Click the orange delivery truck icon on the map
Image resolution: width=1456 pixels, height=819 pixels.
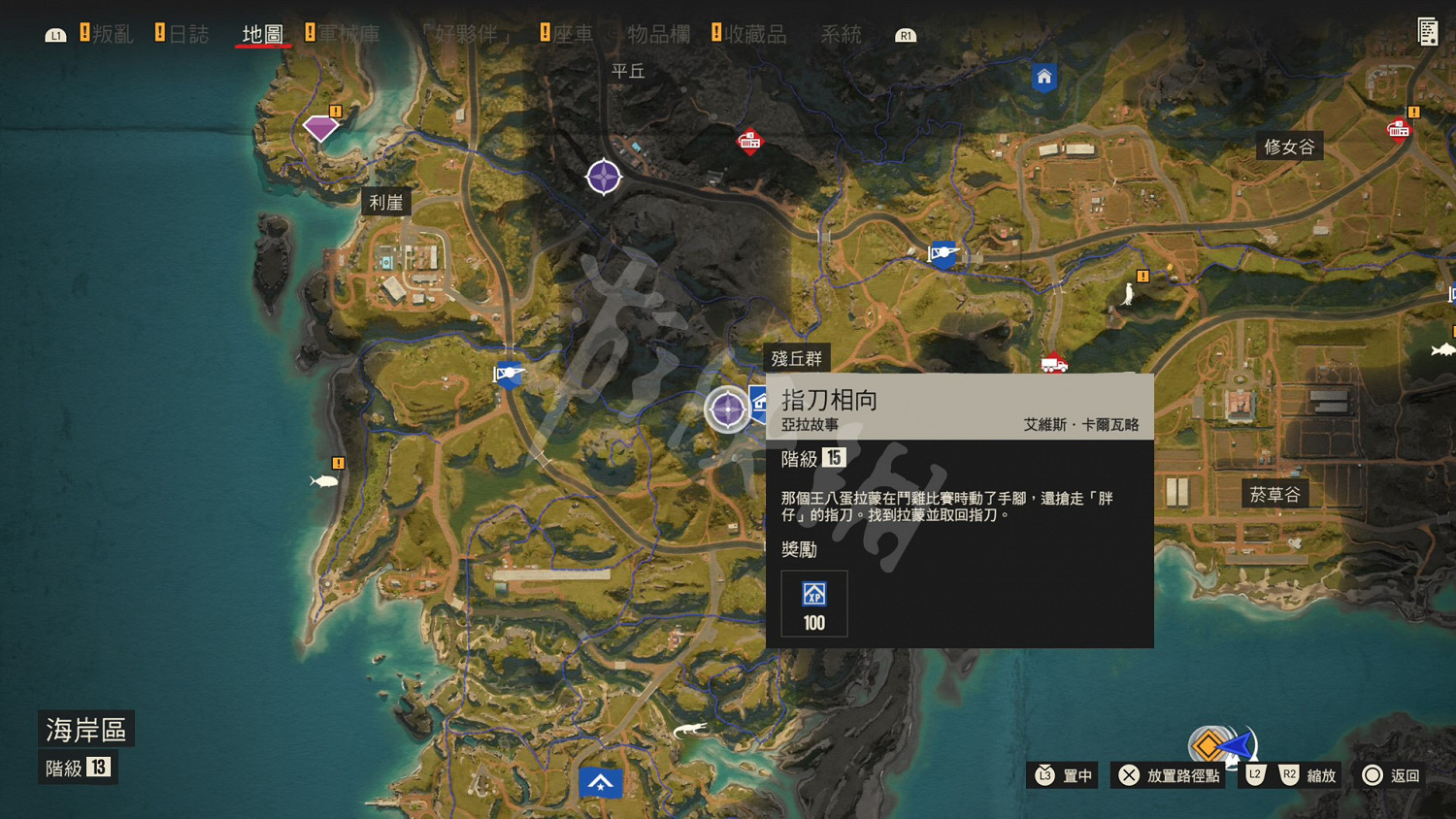click(x=1053, y=363)
